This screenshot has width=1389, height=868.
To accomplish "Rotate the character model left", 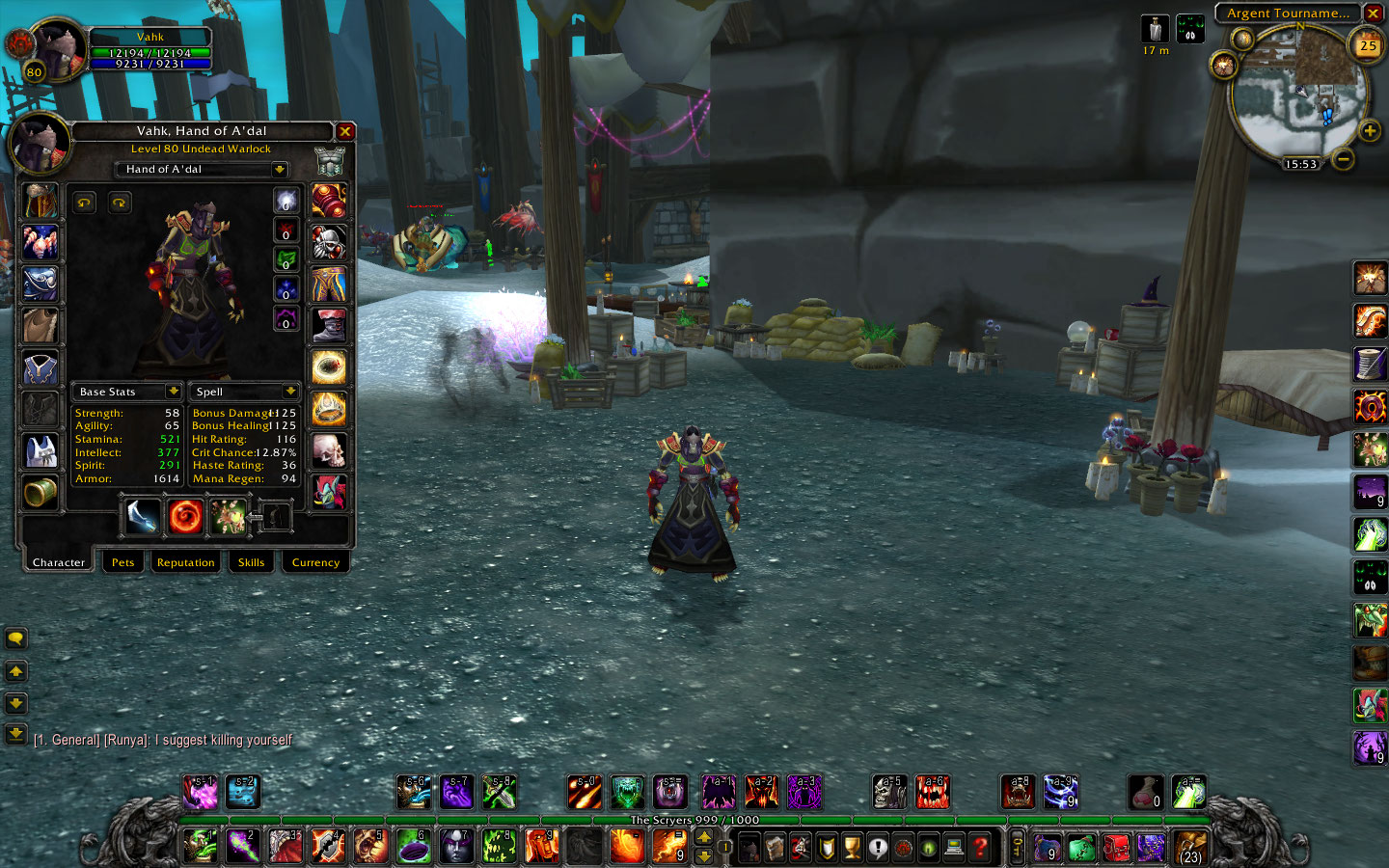I will (x=85, y=203).
